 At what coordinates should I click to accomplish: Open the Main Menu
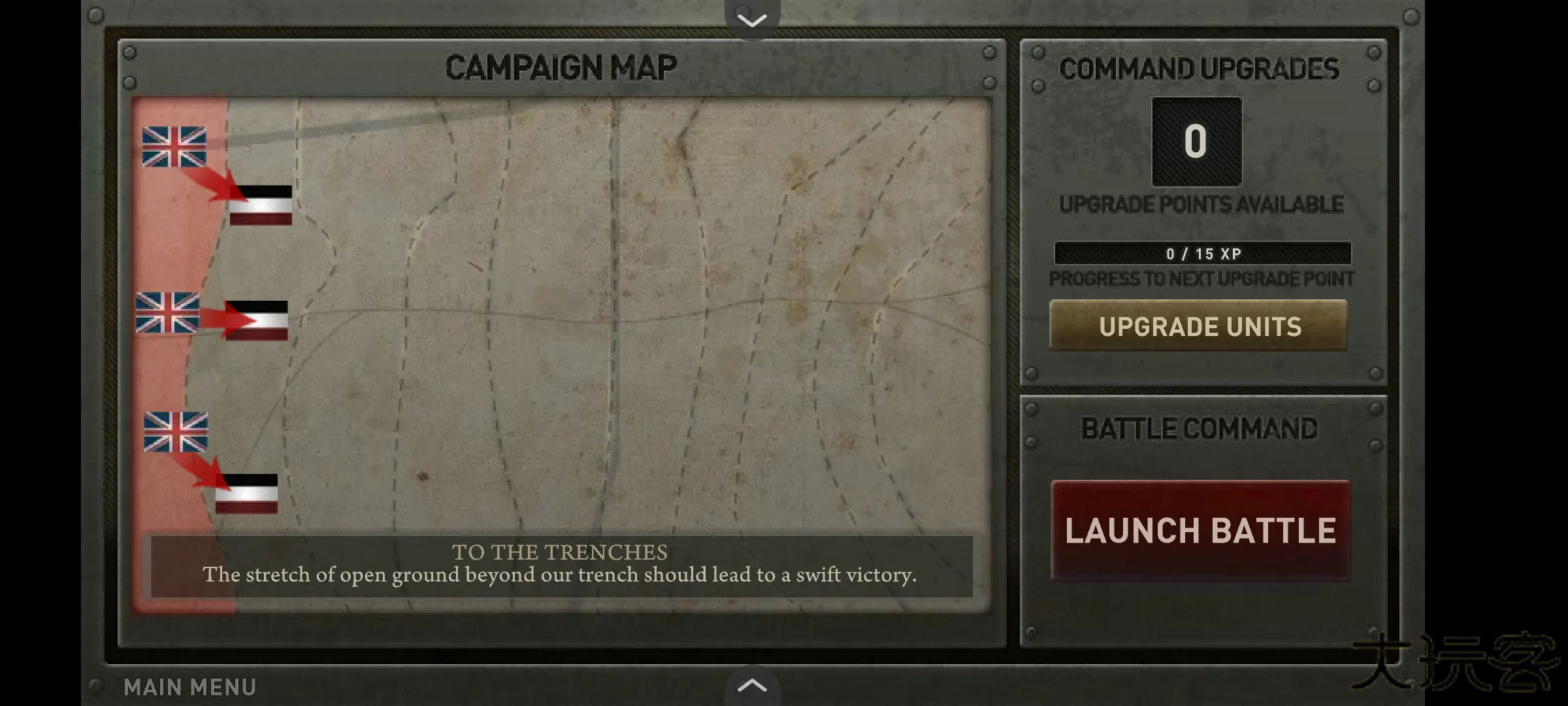coord(190,686)
